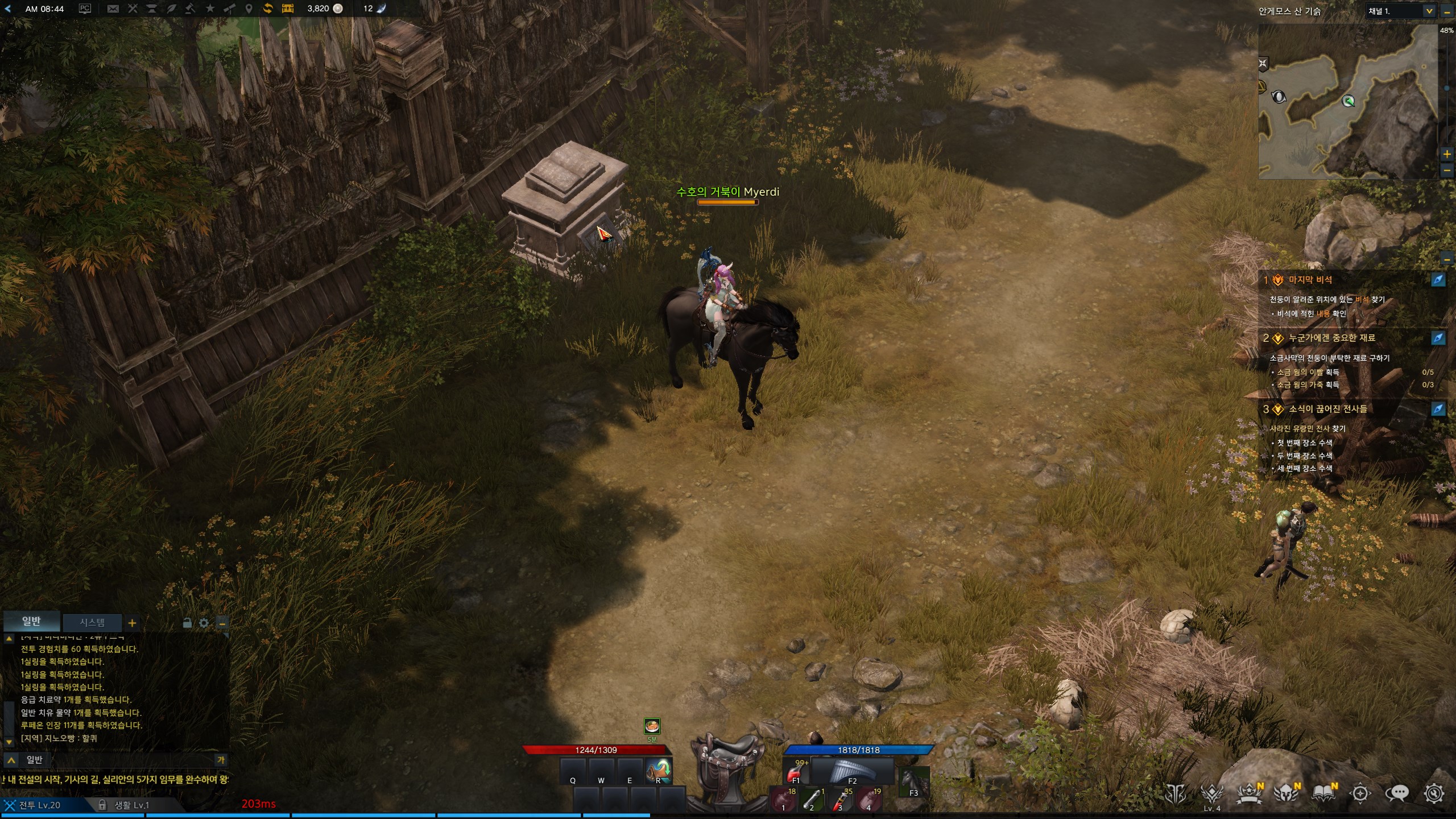Screen dimensions: 1456x819
Task: Open the channel dropdown labeled 채널 1.
Action: click(x=1400, y=11)
